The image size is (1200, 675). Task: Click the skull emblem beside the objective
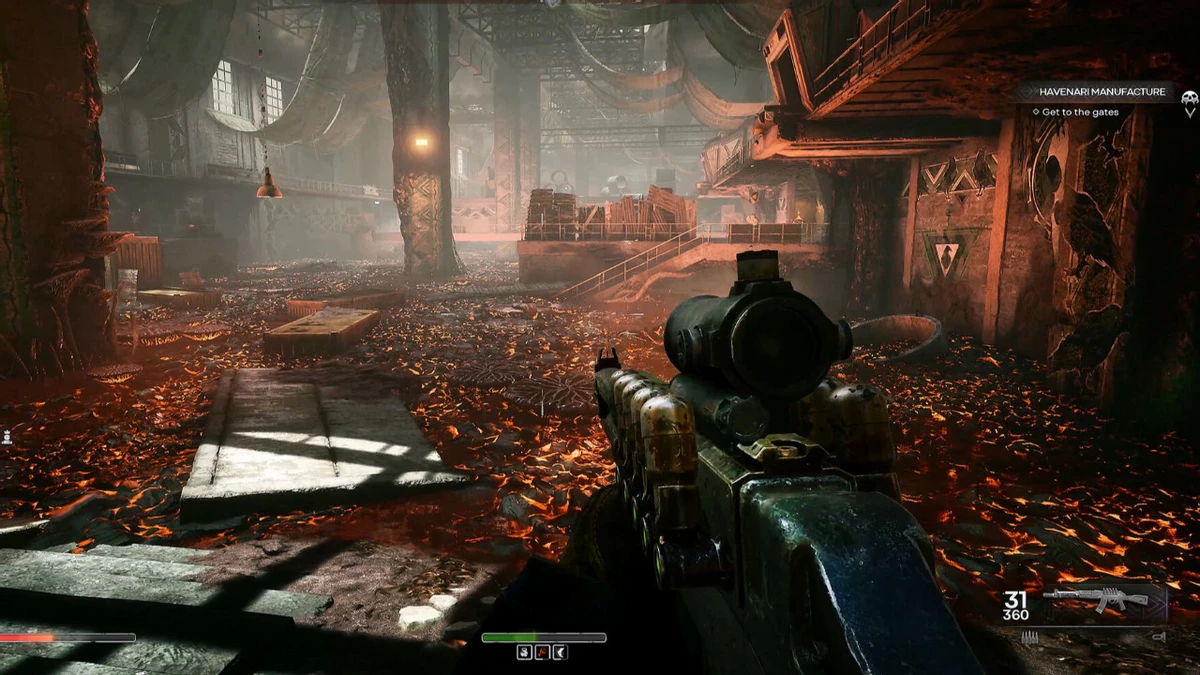[x=1189, y=100]
